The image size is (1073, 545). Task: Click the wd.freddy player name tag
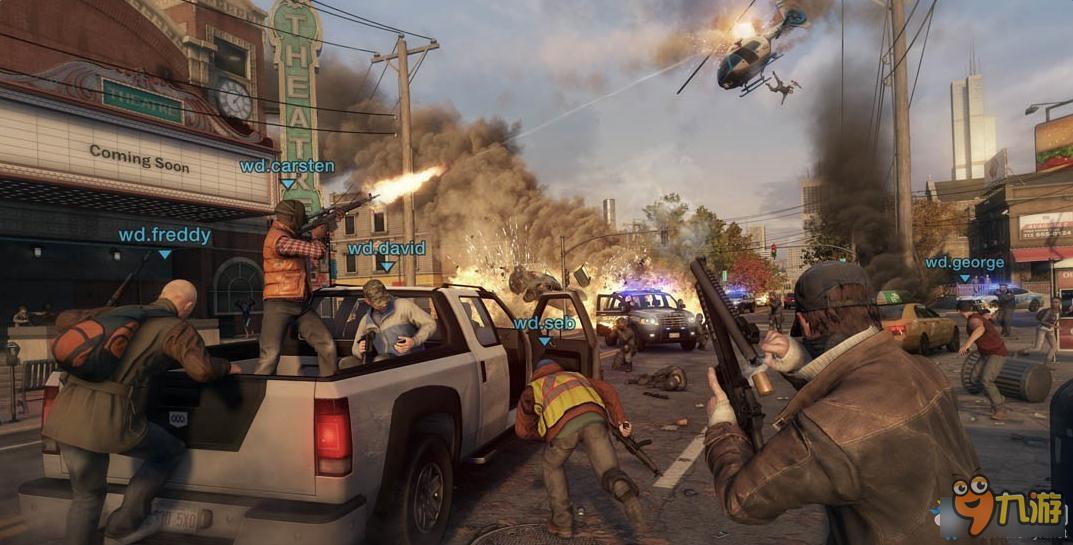pyautogui.click(x=164, y=236)
